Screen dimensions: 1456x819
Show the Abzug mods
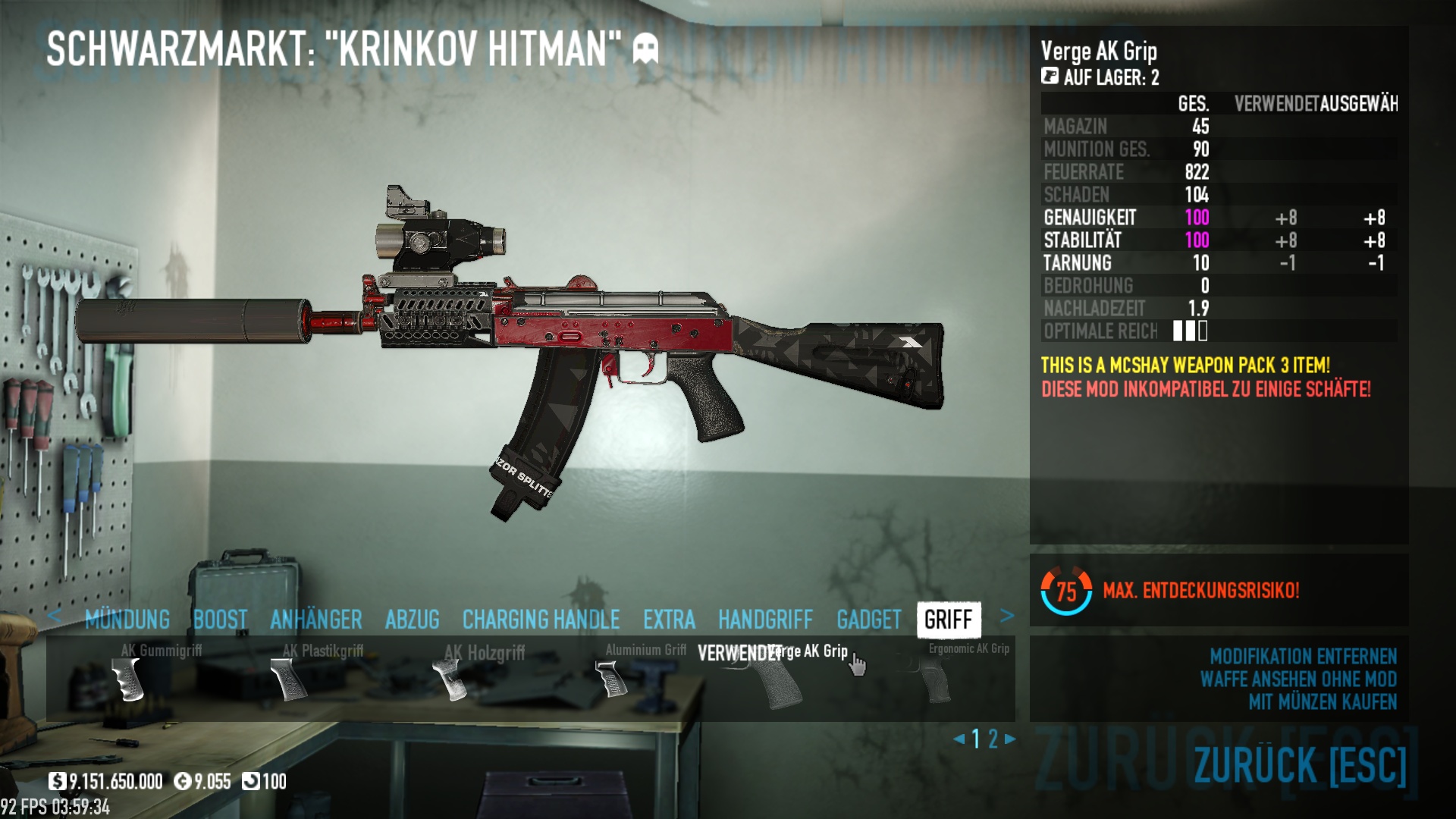tap(412, 620)
